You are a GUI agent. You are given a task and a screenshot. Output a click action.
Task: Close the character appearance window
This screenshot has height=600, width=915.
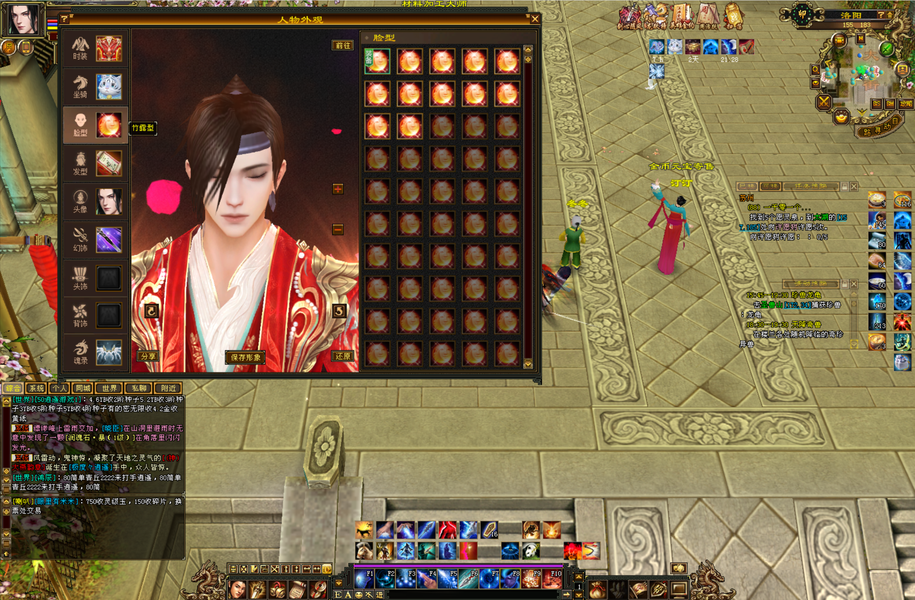535,18
